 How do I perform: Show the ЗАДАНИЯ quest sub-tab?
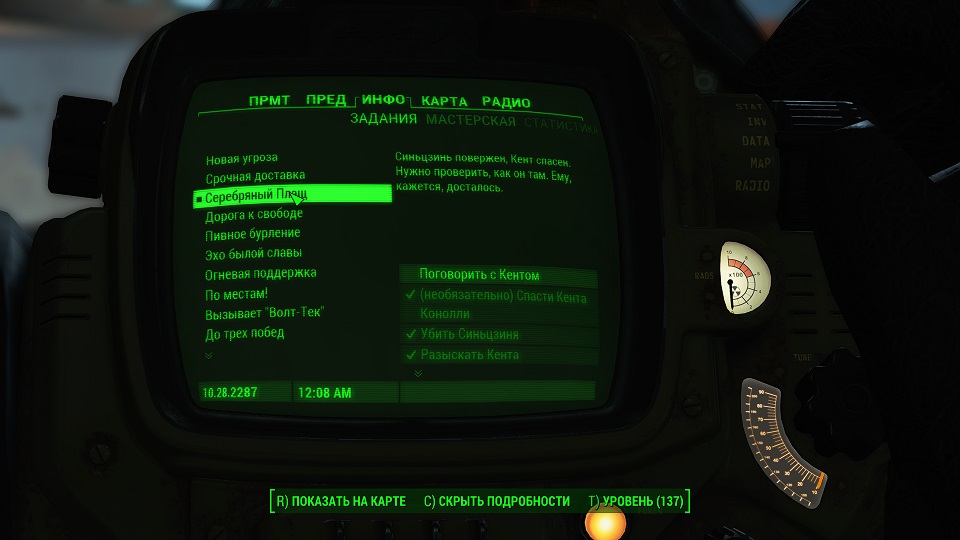click(383, 121)
